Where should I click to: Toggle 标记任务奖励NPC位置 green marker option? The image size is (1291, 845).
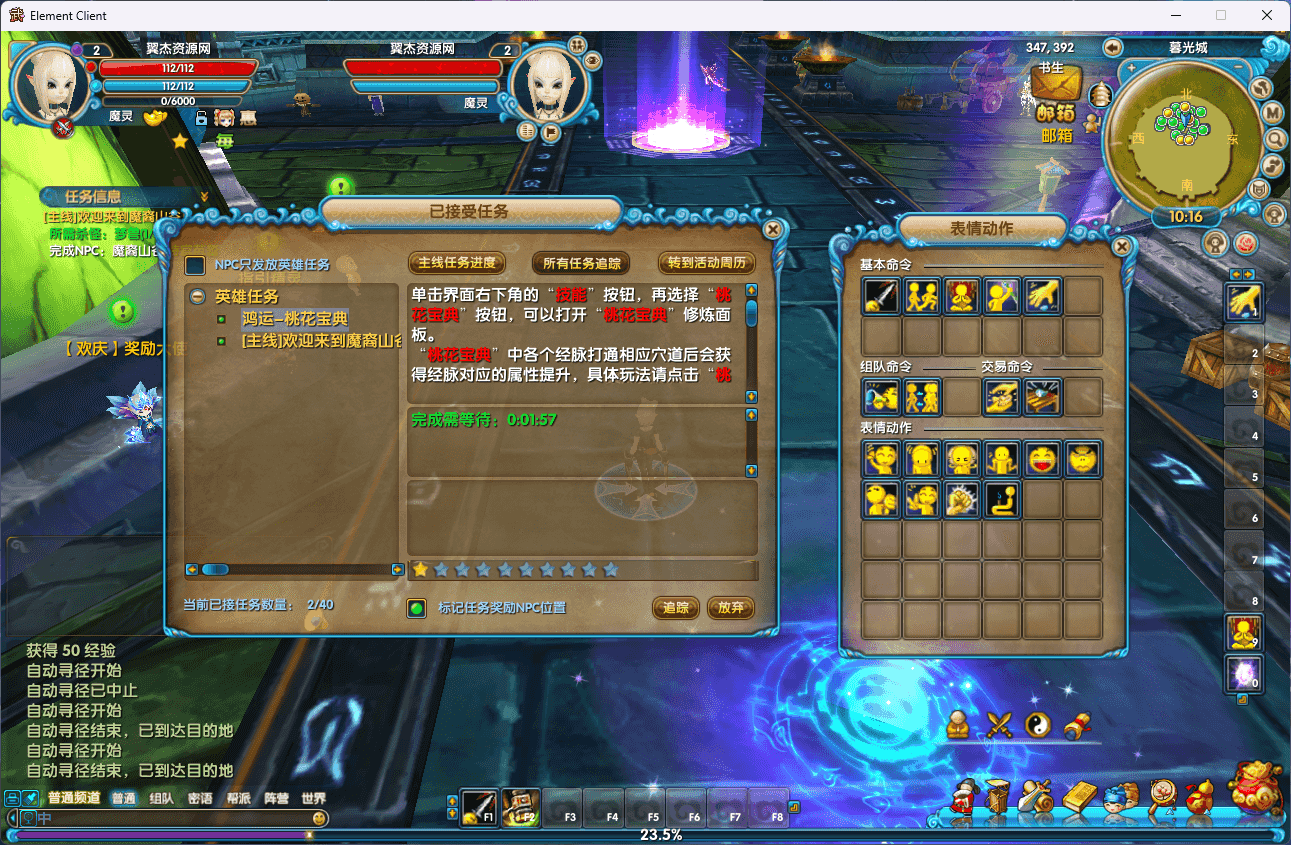click(x=417, y=608)
